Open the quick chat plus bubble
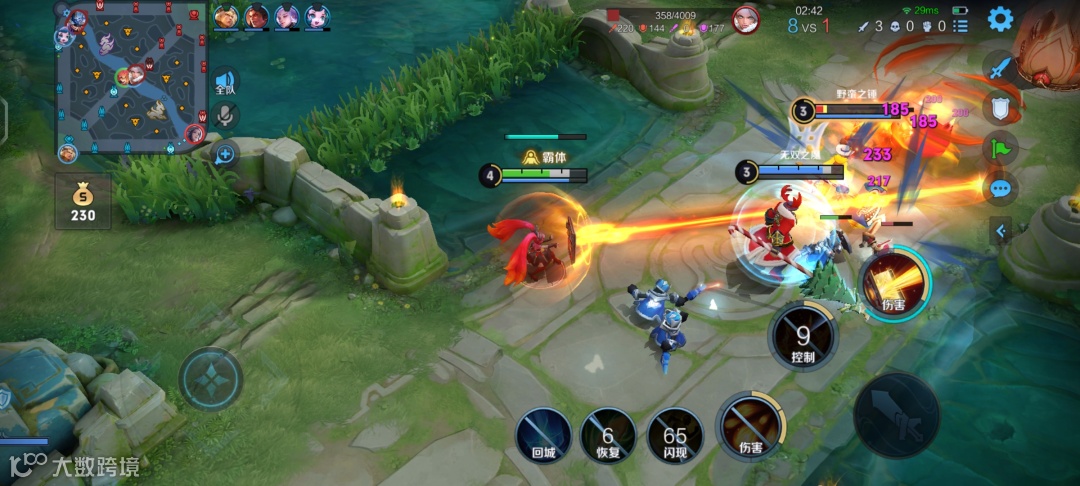 click(225, 154)
